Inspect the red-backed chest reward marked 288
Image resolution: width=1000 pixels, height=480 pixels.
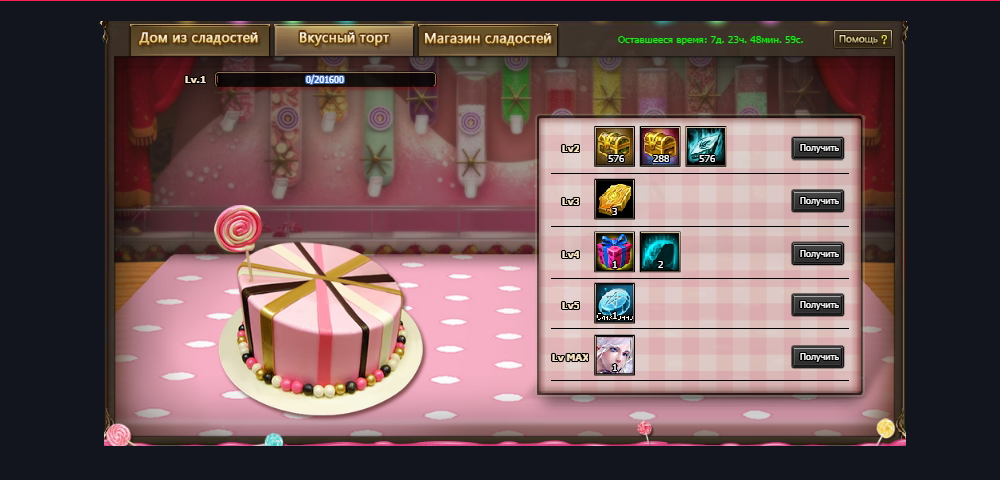click(x=660, y=146)
